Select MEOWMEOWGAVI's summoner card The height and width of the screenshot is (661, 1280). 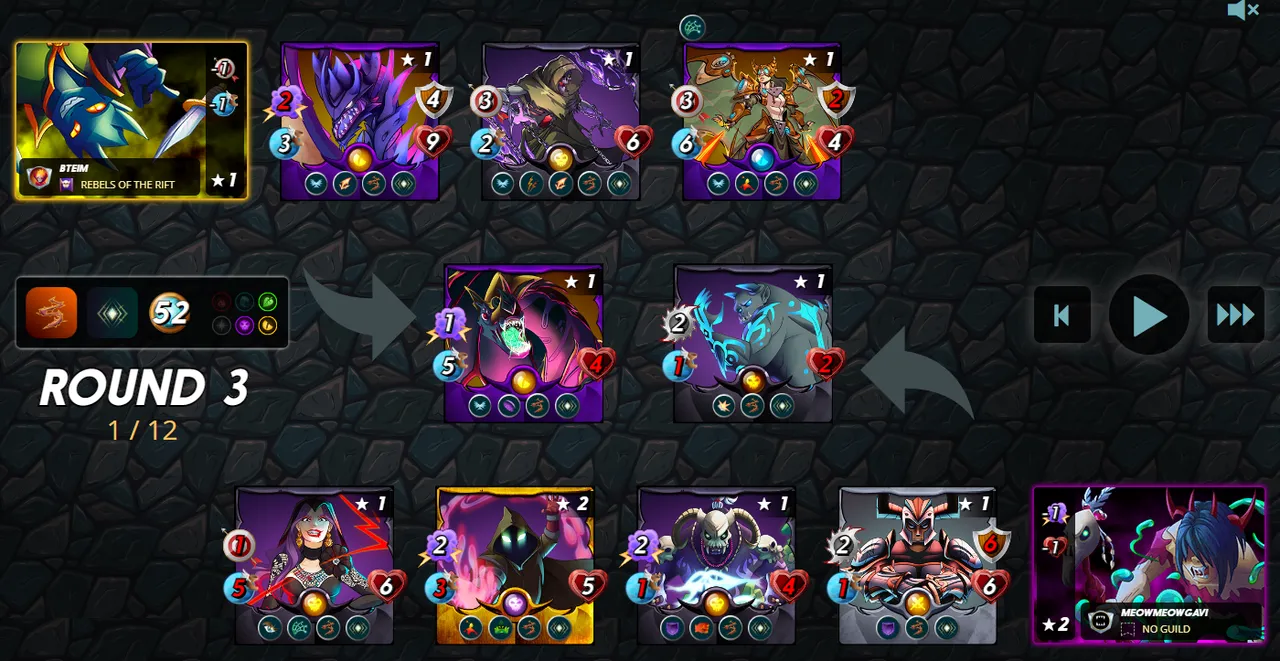click(x=1148, y=564)
